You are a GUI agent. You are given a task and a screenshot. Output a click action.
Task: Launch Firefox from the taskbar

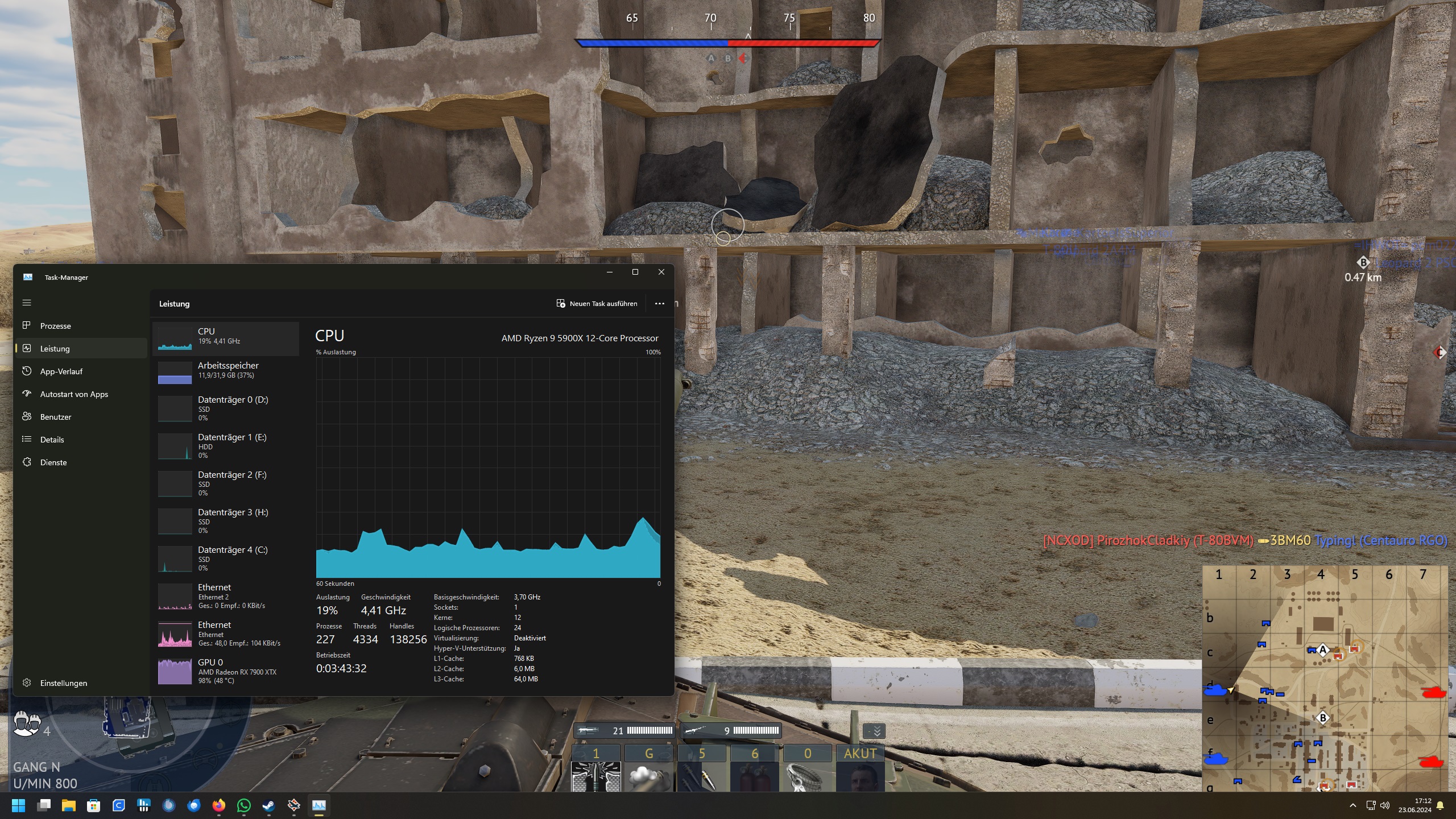point(219,805)
